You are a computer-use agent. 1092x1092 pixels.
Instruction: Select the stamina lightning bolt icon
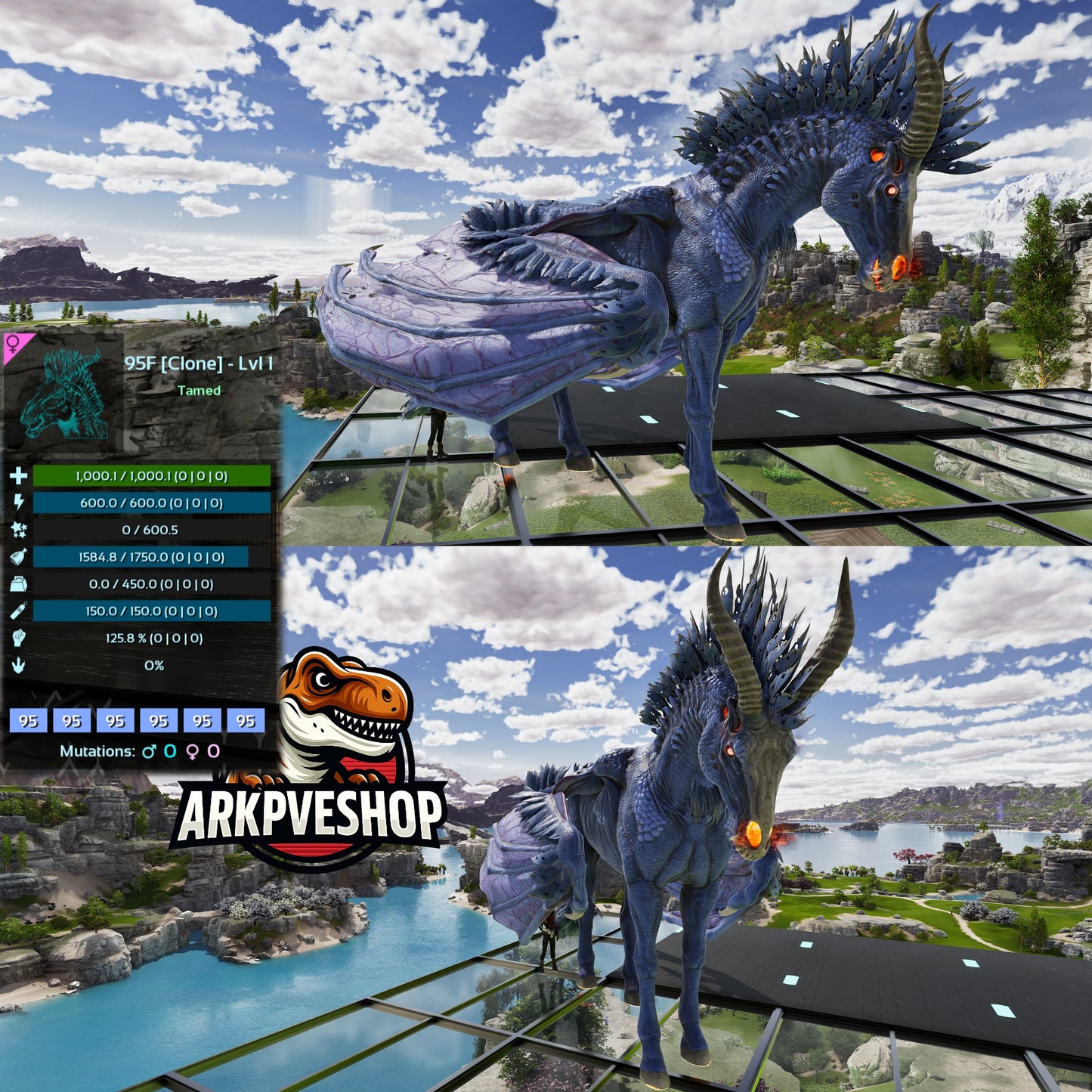pyautogui.click(x=18, y=503)
